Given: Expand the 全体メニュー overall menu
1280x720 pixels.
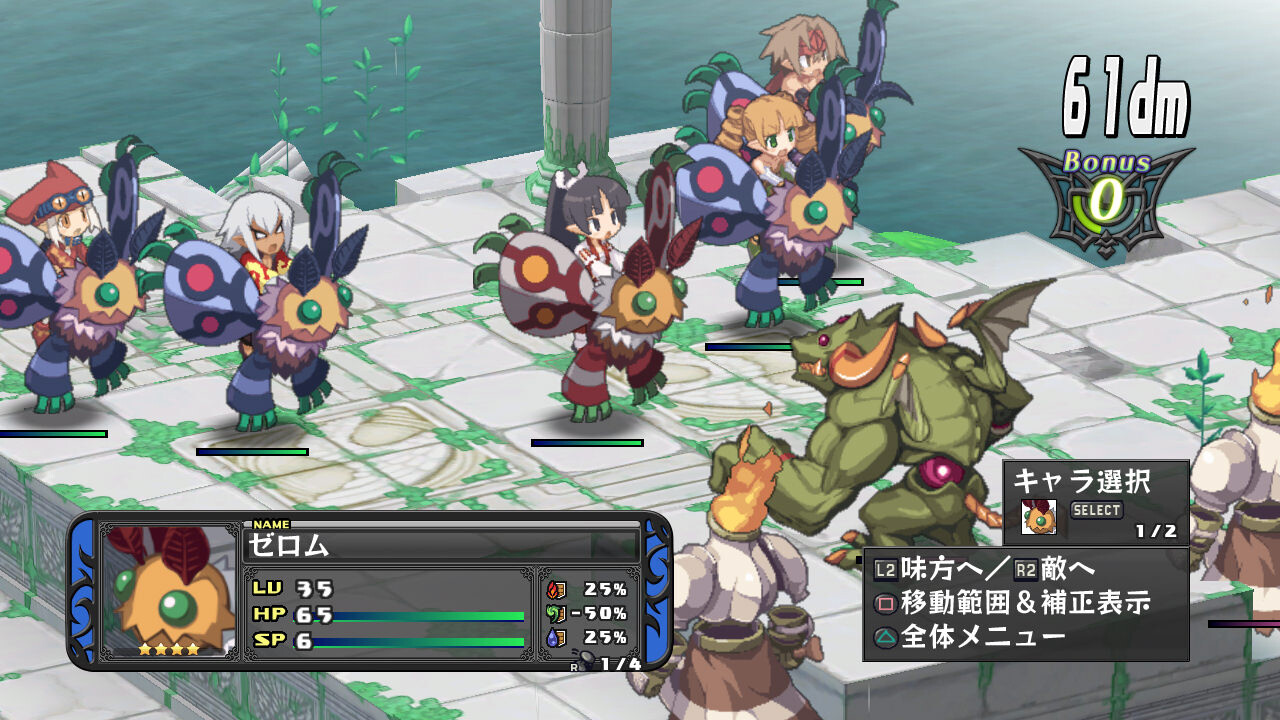Looking at the screenshot, I should click(x=981, y=634).
